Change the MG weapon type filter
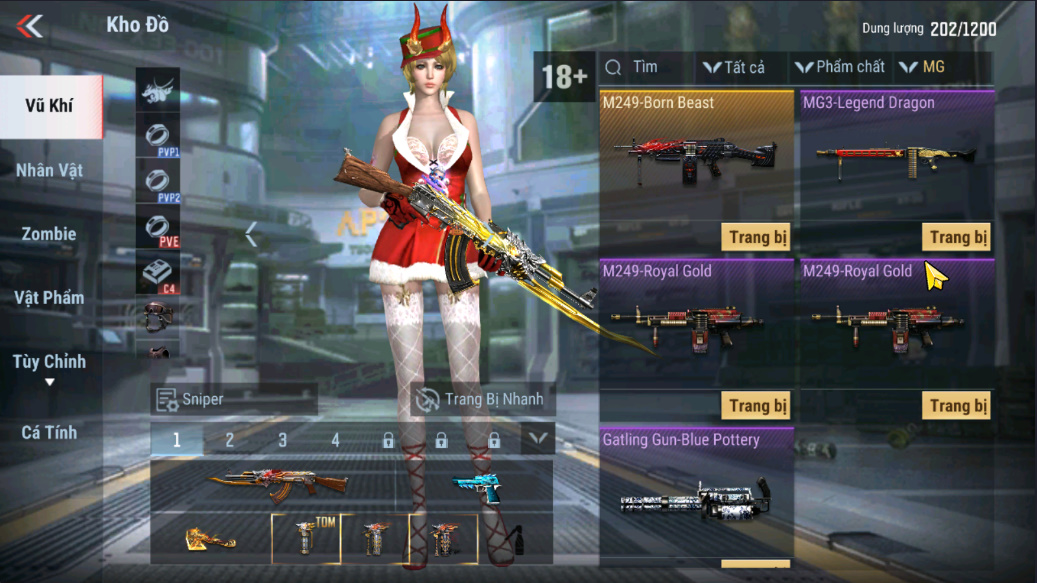Screen dimensions: 1037x583 (922, 68)
